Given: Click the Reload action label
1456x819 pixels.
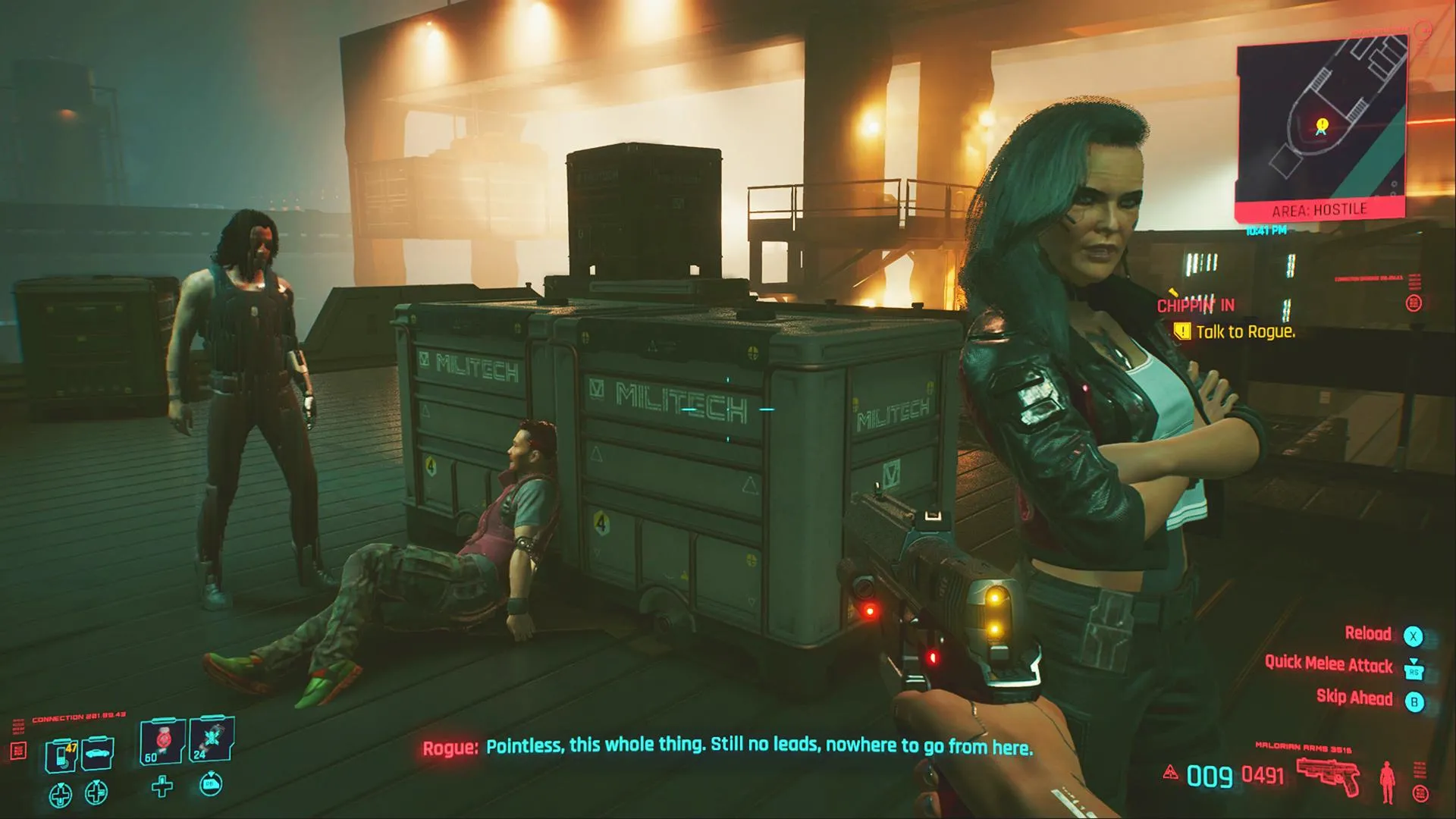Looking at the screenshot, I should (x=1368, y=634).
